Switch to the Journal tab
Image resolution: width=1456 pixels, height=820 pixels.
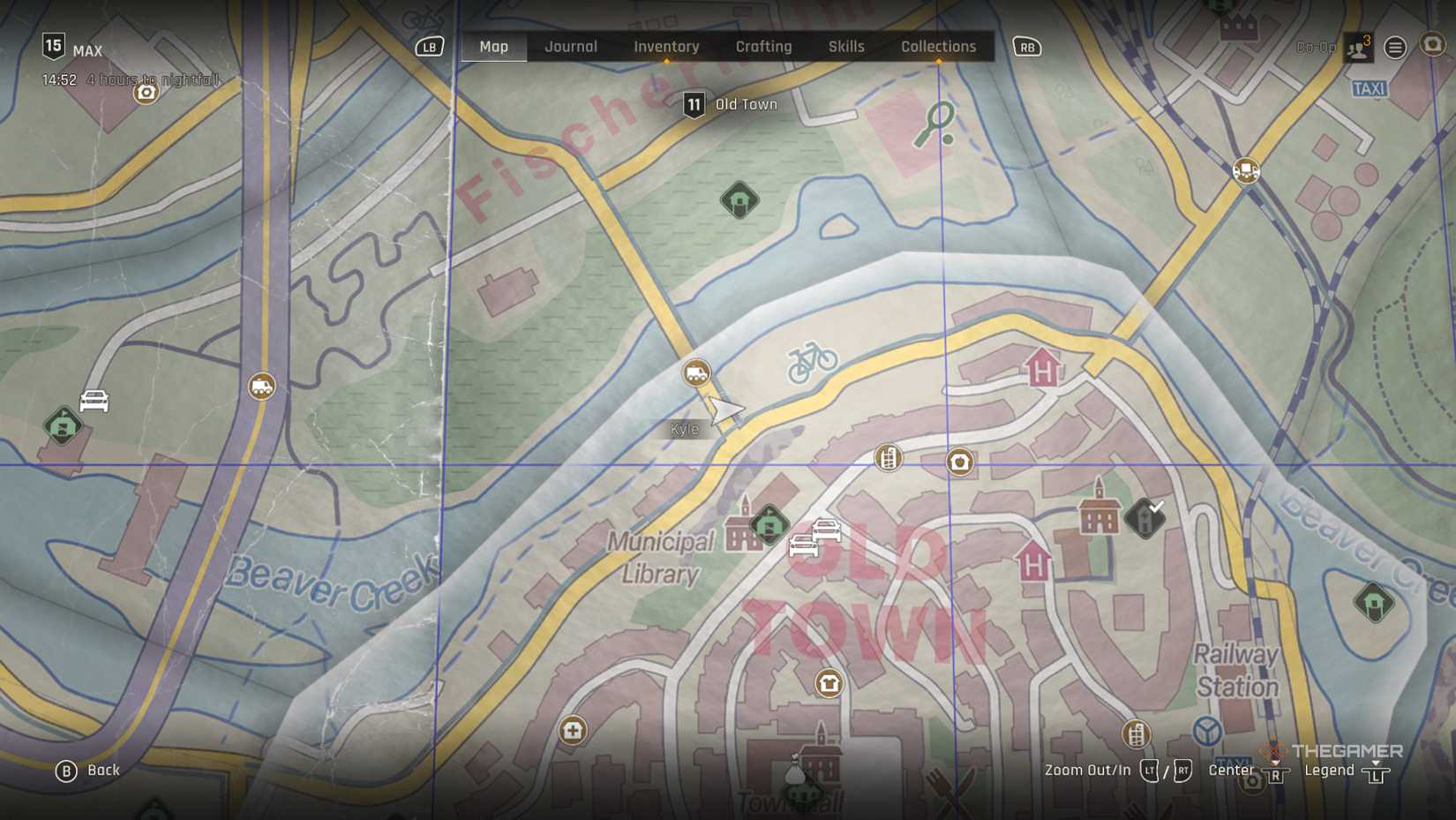tap(571, 47)
